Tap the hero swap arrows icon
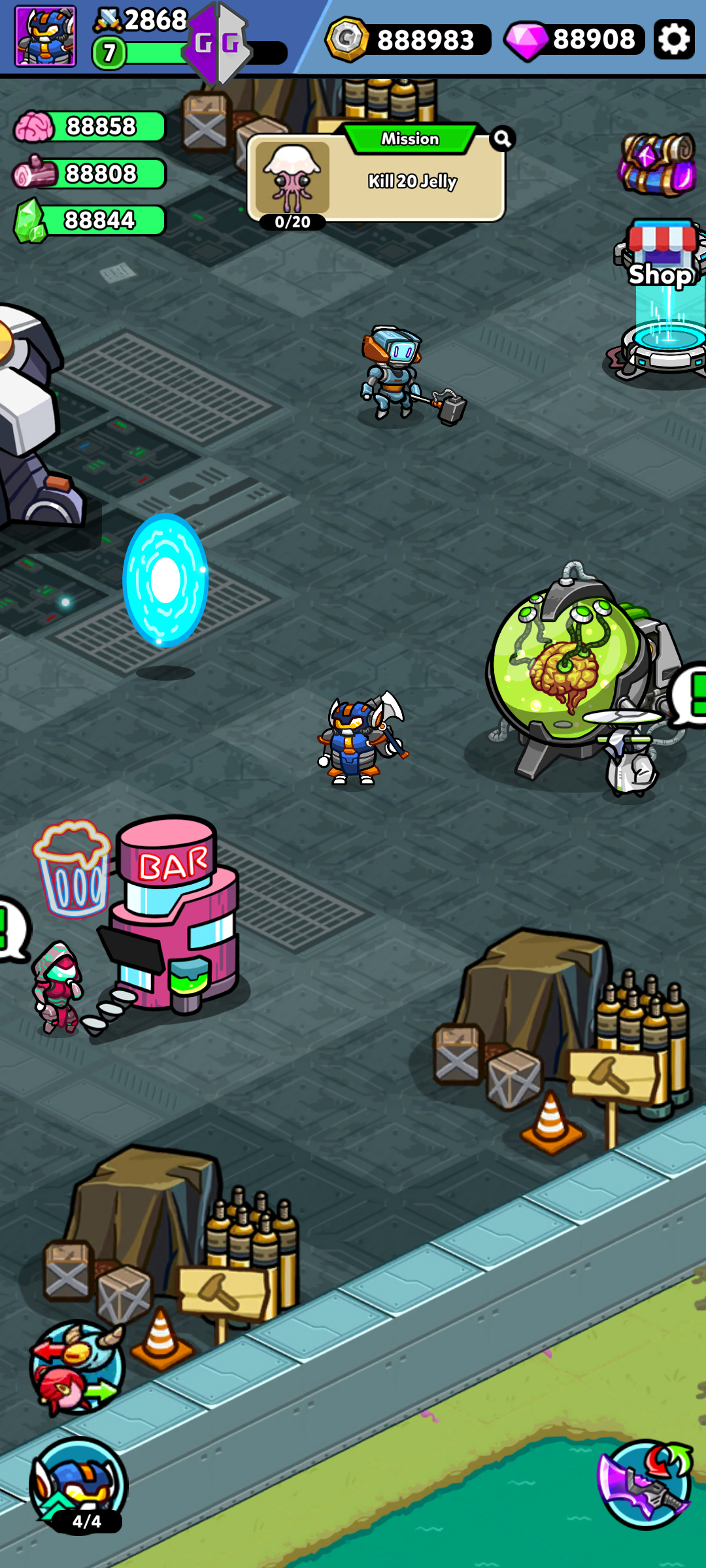 pos(77,1367)
